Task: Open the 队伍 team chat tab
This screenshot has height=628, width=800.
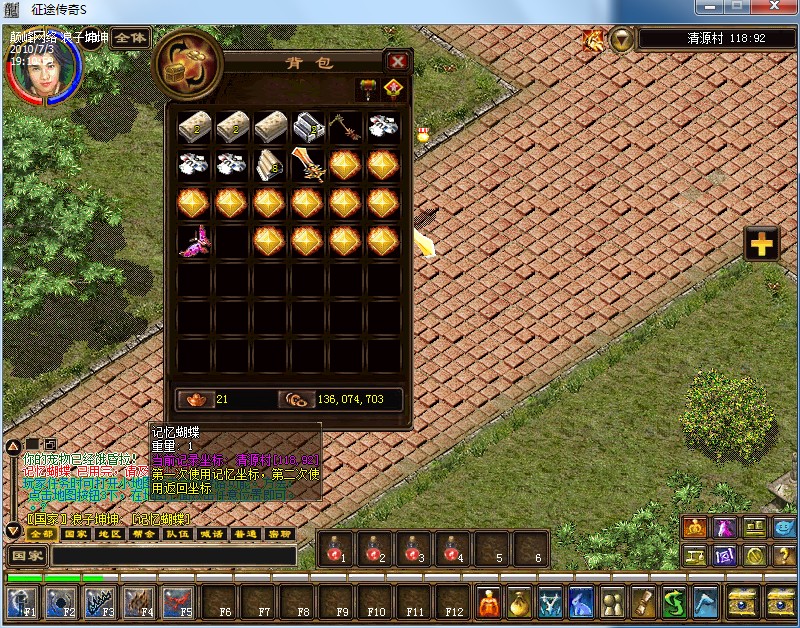Action: pyautogui.click(x=176, y=534)
